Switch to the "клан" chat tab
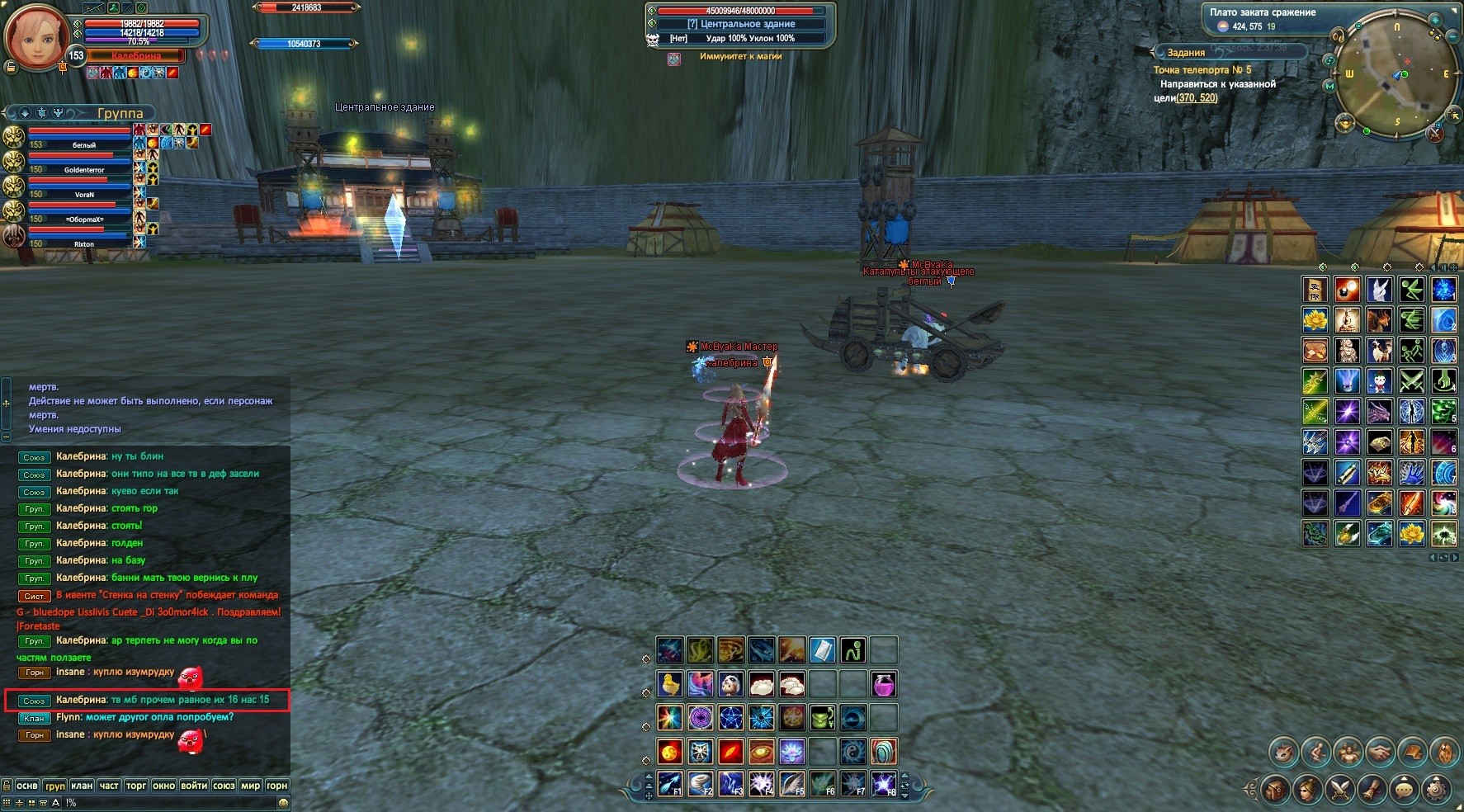1464x812 pixels. 82,786
